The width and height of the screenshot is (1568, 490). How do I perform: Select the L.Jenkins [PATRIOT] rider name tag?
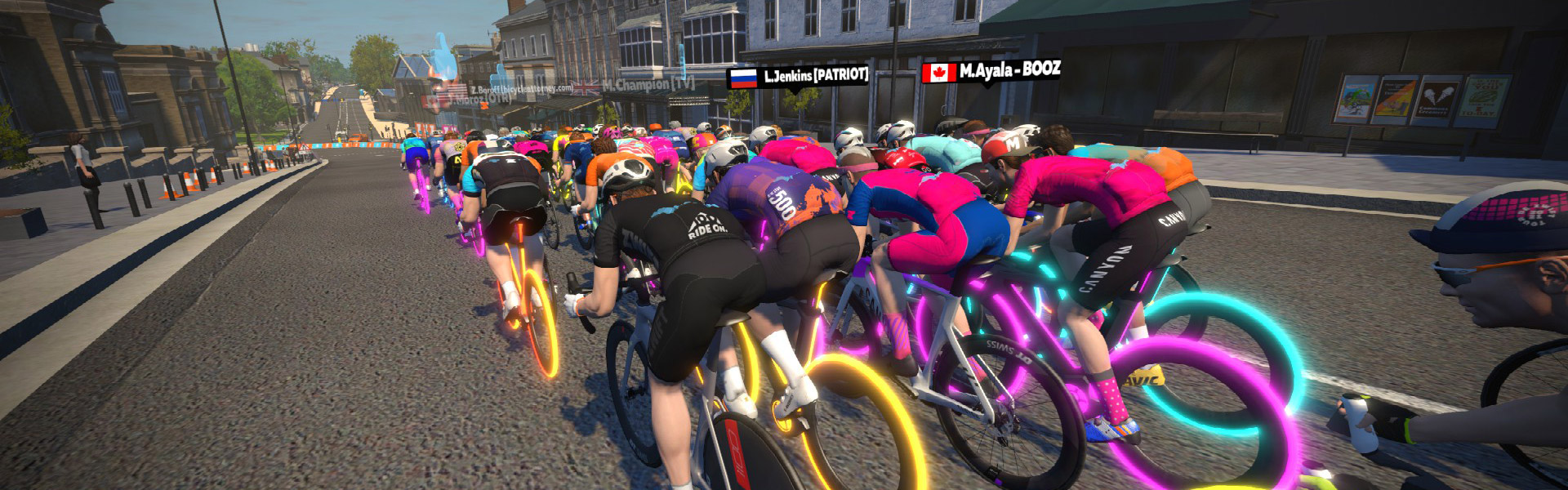[798, 77]
